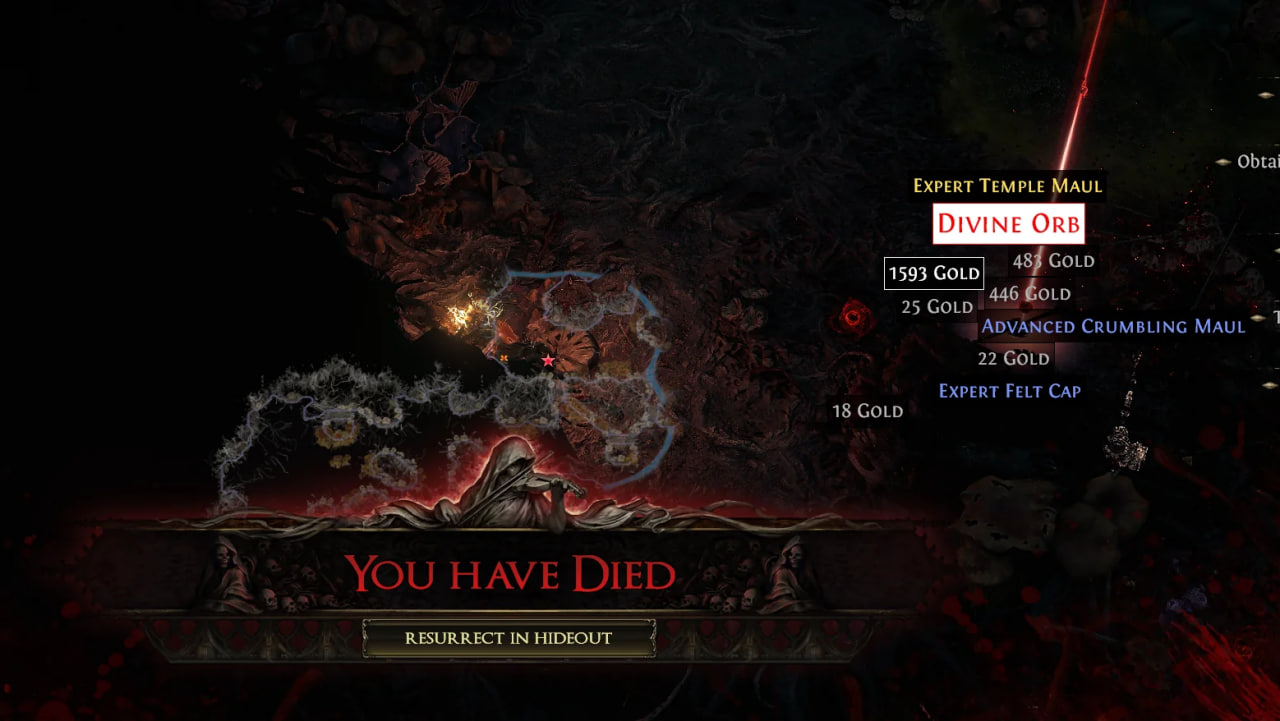
Task: Pick up the 25 Gold label
Action: pos(936,307)
